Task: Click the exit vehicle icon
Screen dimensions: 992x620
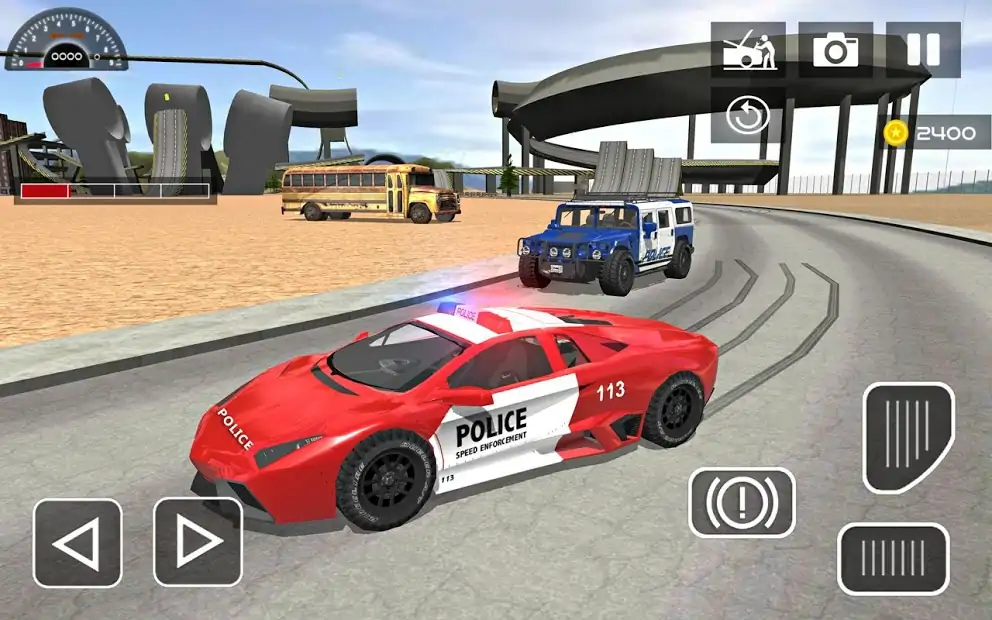Action: click(x=747, y=50)
